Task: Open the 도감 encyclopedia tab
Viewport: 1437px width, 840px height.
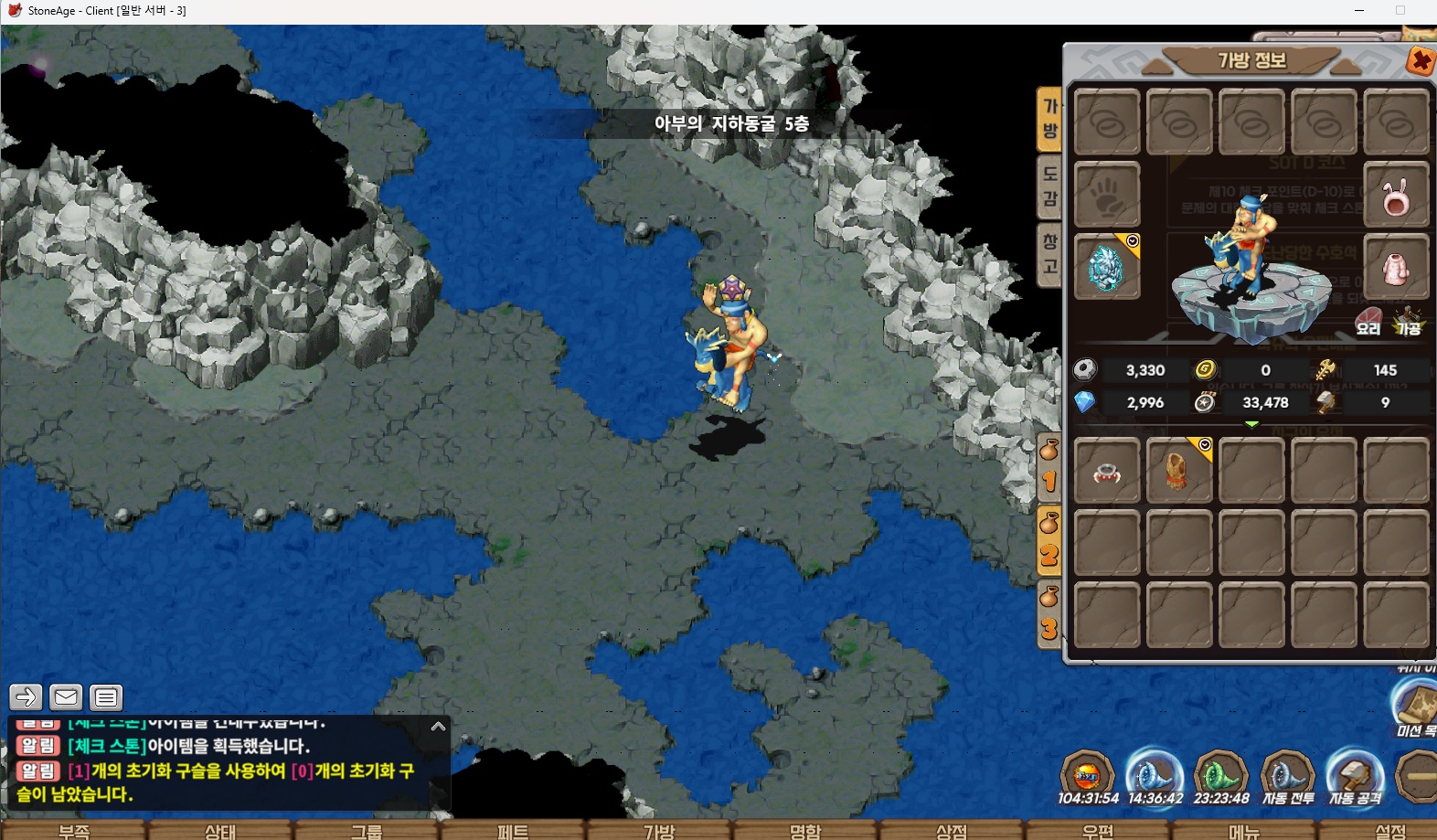Action: click(1049, 186)
